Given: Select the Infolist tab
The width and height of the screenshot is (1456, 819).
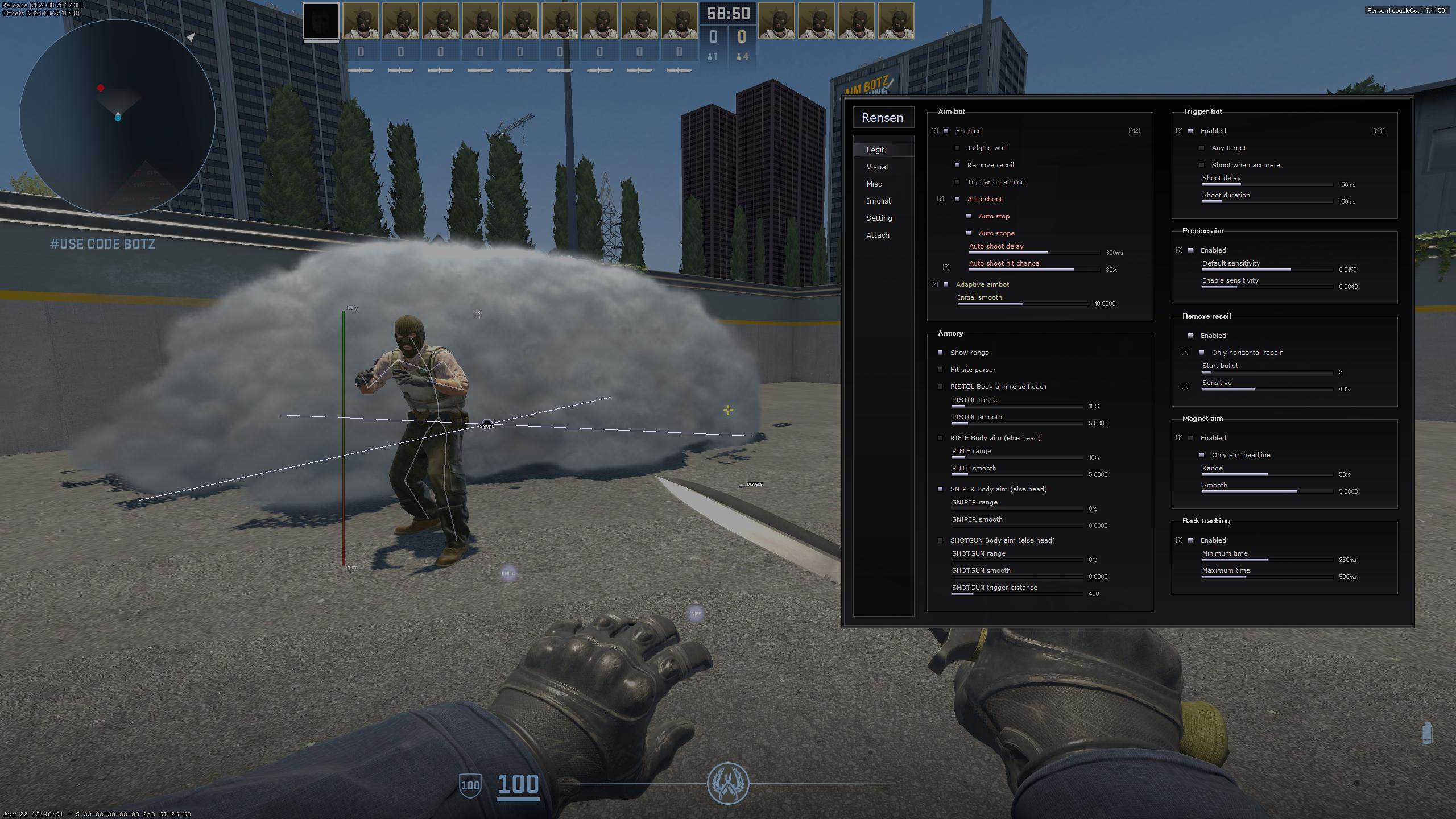Looking at the screenshot, I should click(x=879, y=201).
